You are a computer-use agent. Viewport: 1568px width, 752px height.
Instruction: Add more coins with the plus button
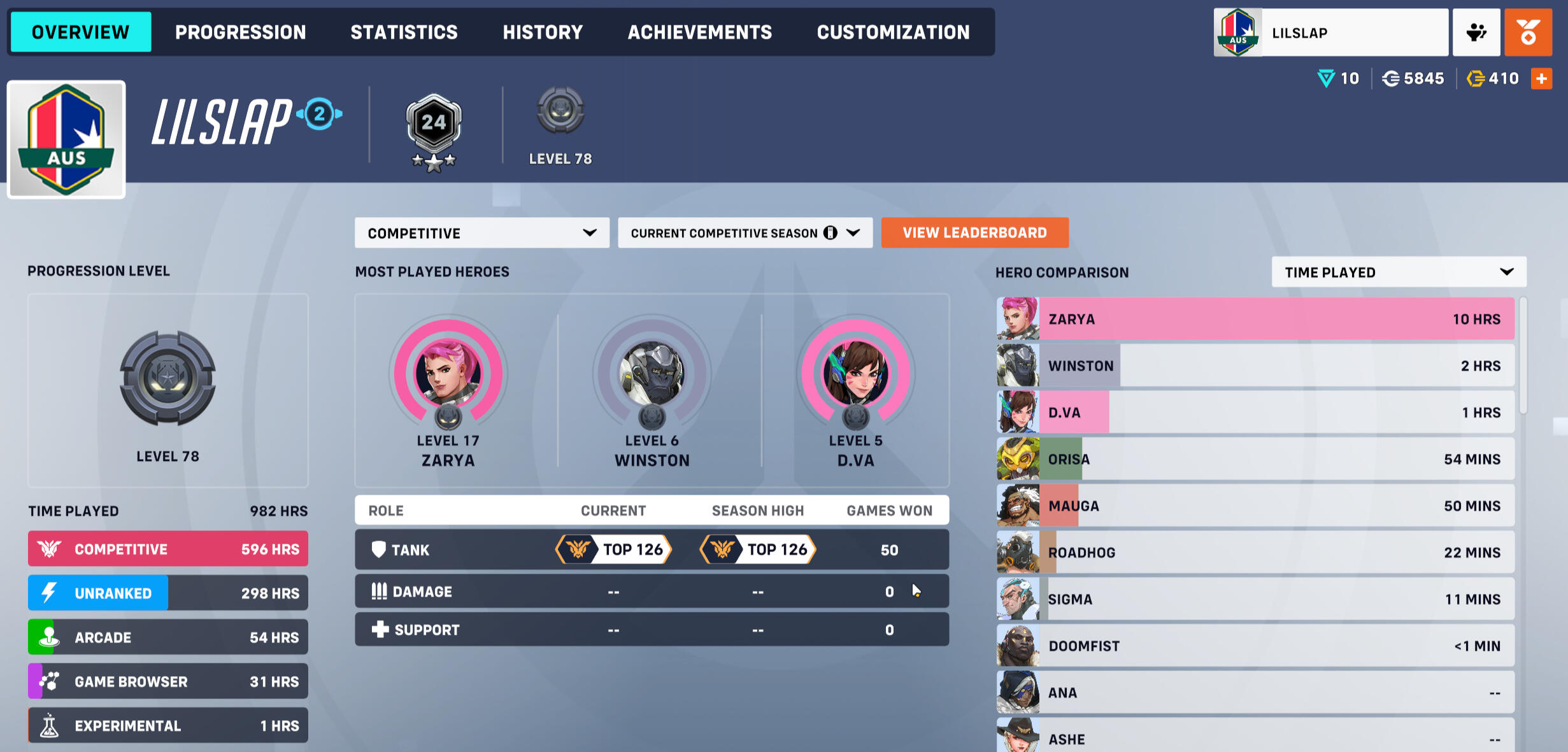click(1541, 79)
